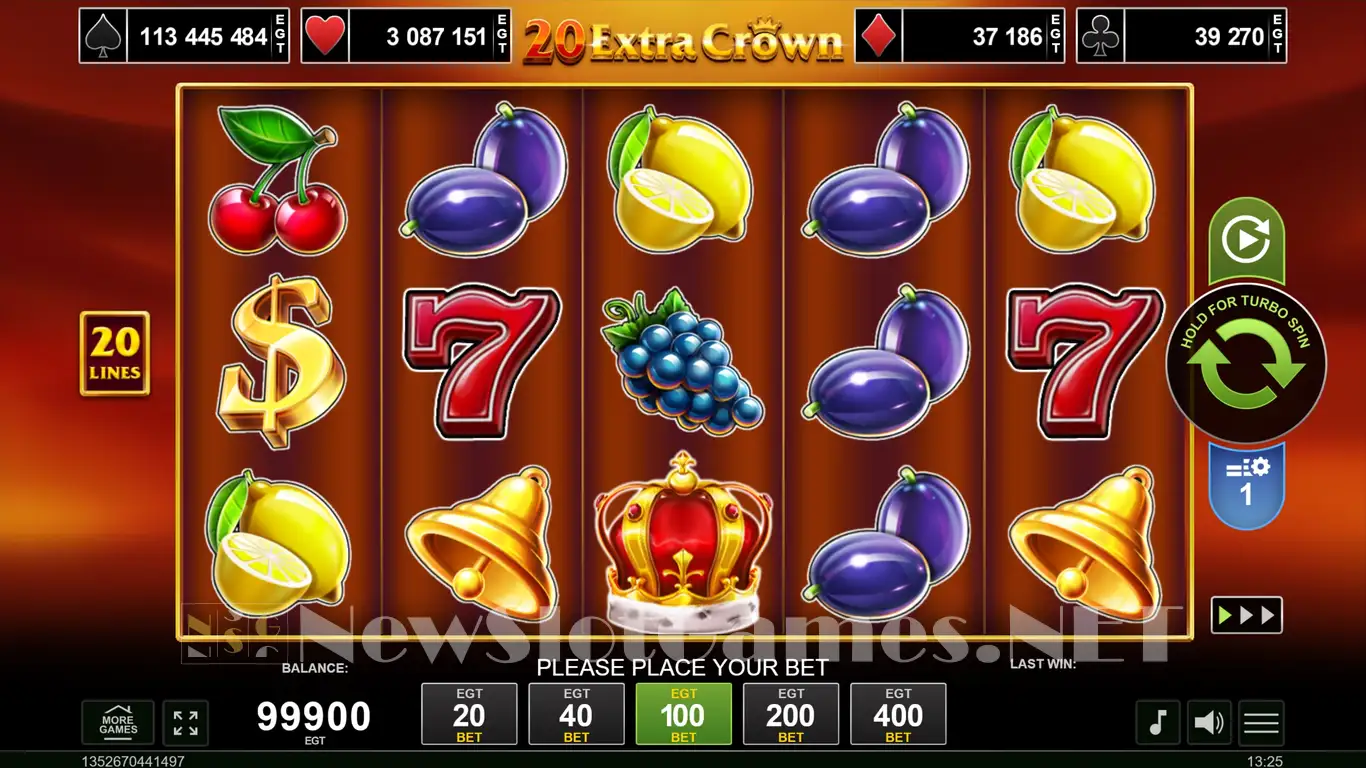Toggle fullscreen mode
The width and height of the screenshot is (1366, 768).
[x=185, y=723]
